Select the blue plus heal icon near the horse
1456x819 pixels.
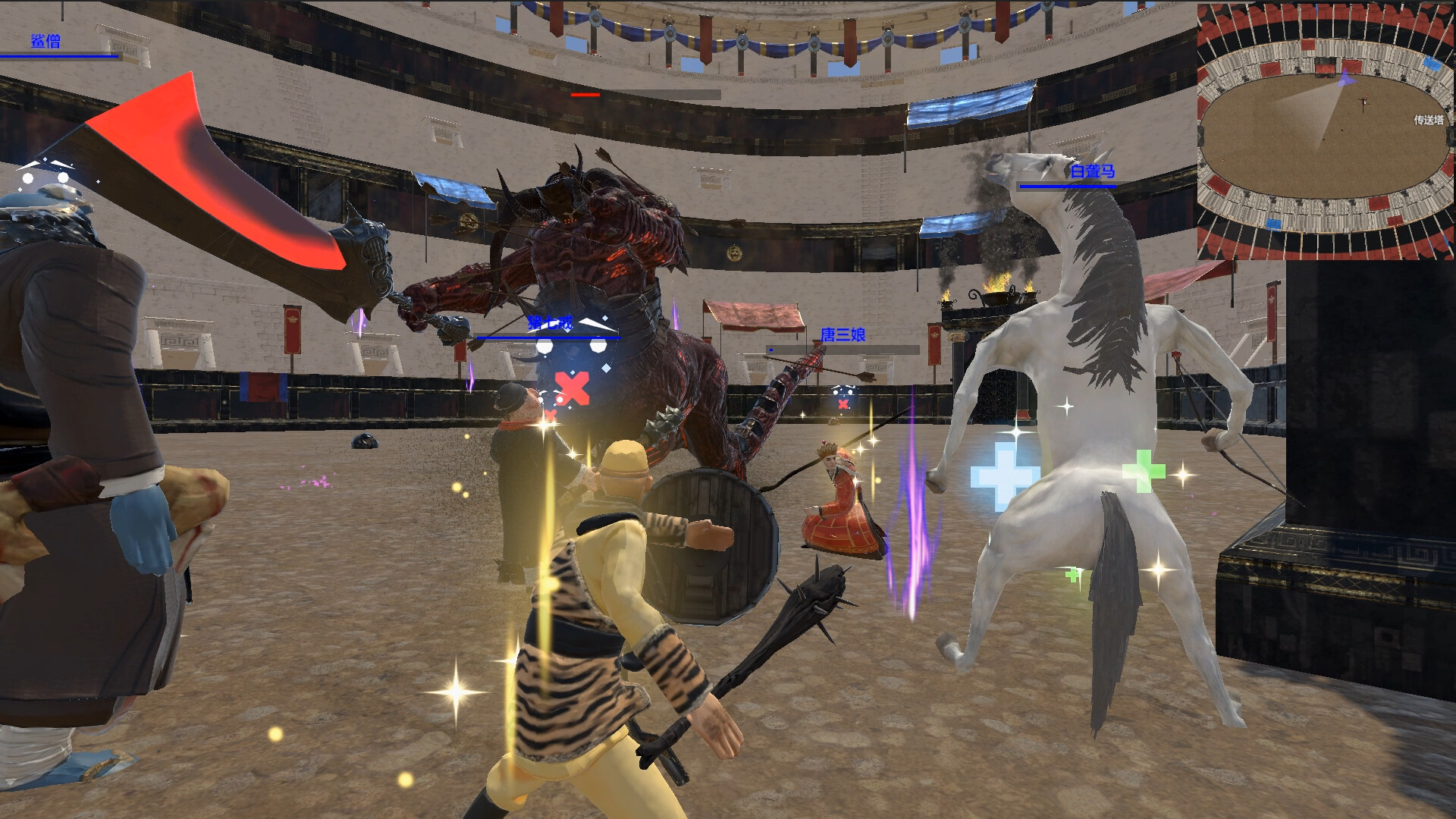point(1000,475)
